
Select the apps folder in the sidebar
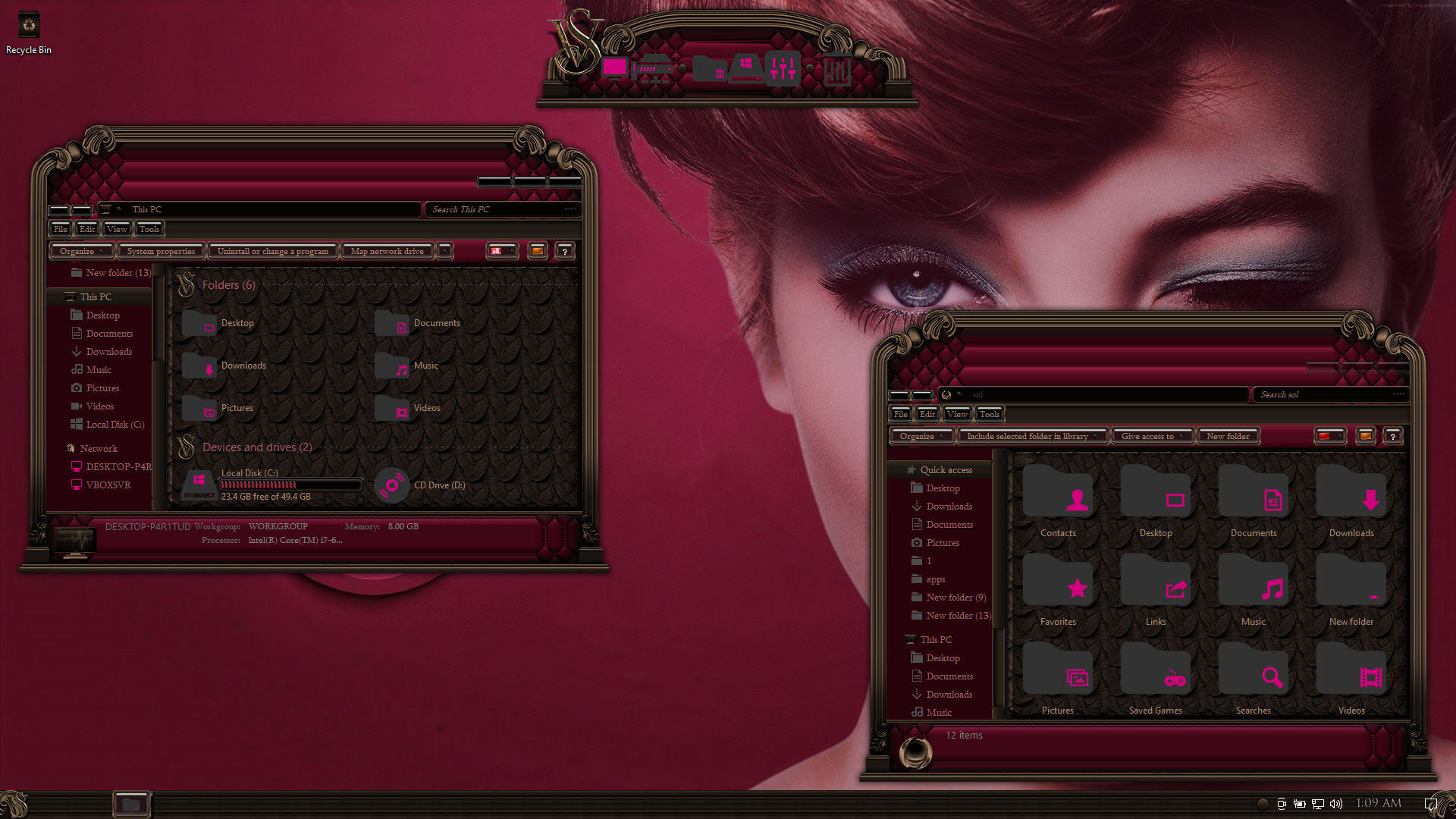coord(935,579)
